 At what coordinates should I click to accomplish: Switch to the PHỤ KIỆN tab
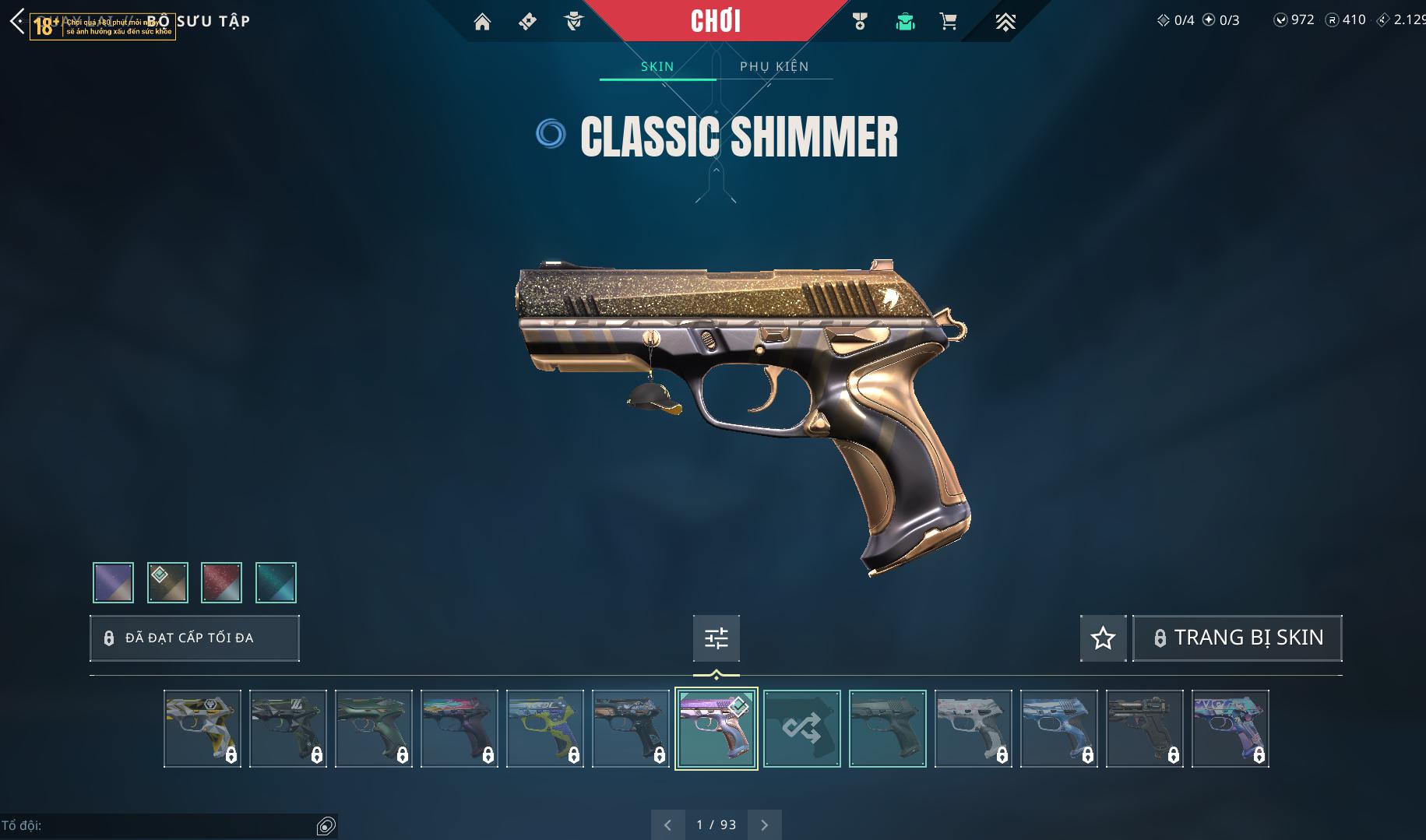pyautogui.click(x=774, y=66)
